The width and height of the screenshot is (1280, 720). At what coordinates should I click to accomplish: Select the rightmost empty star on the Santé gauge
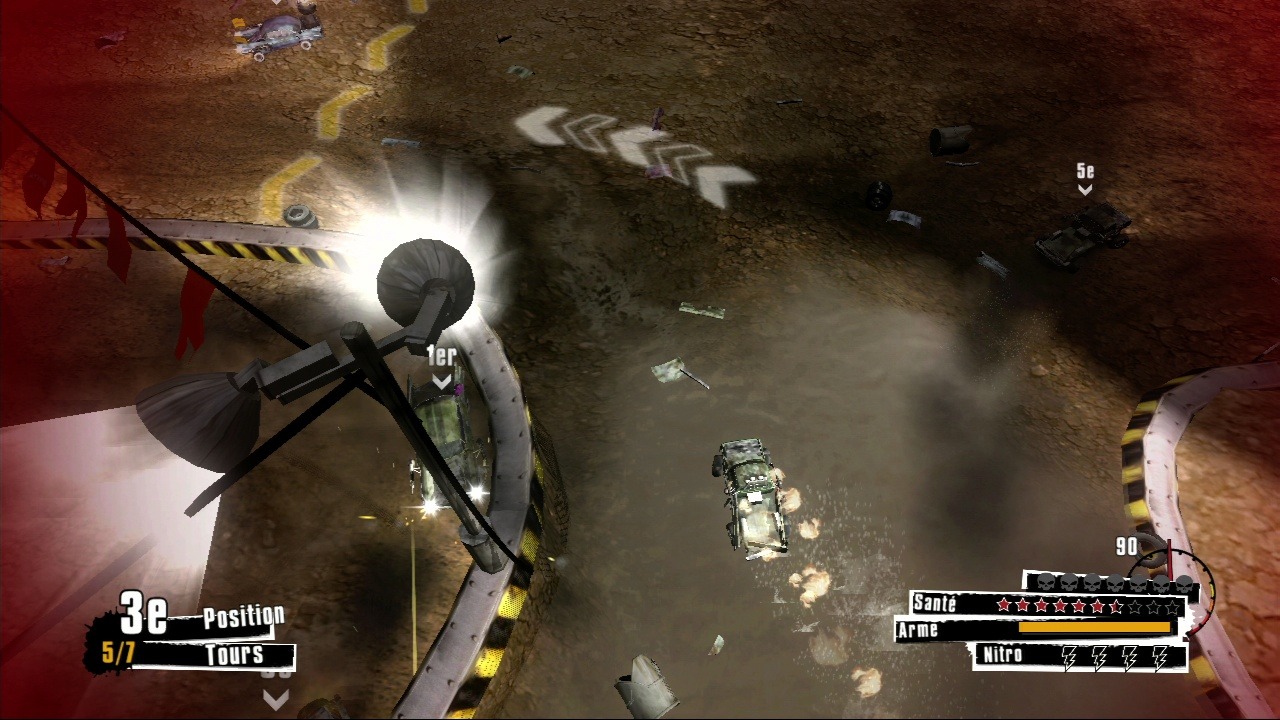(x=1170, y=607)
